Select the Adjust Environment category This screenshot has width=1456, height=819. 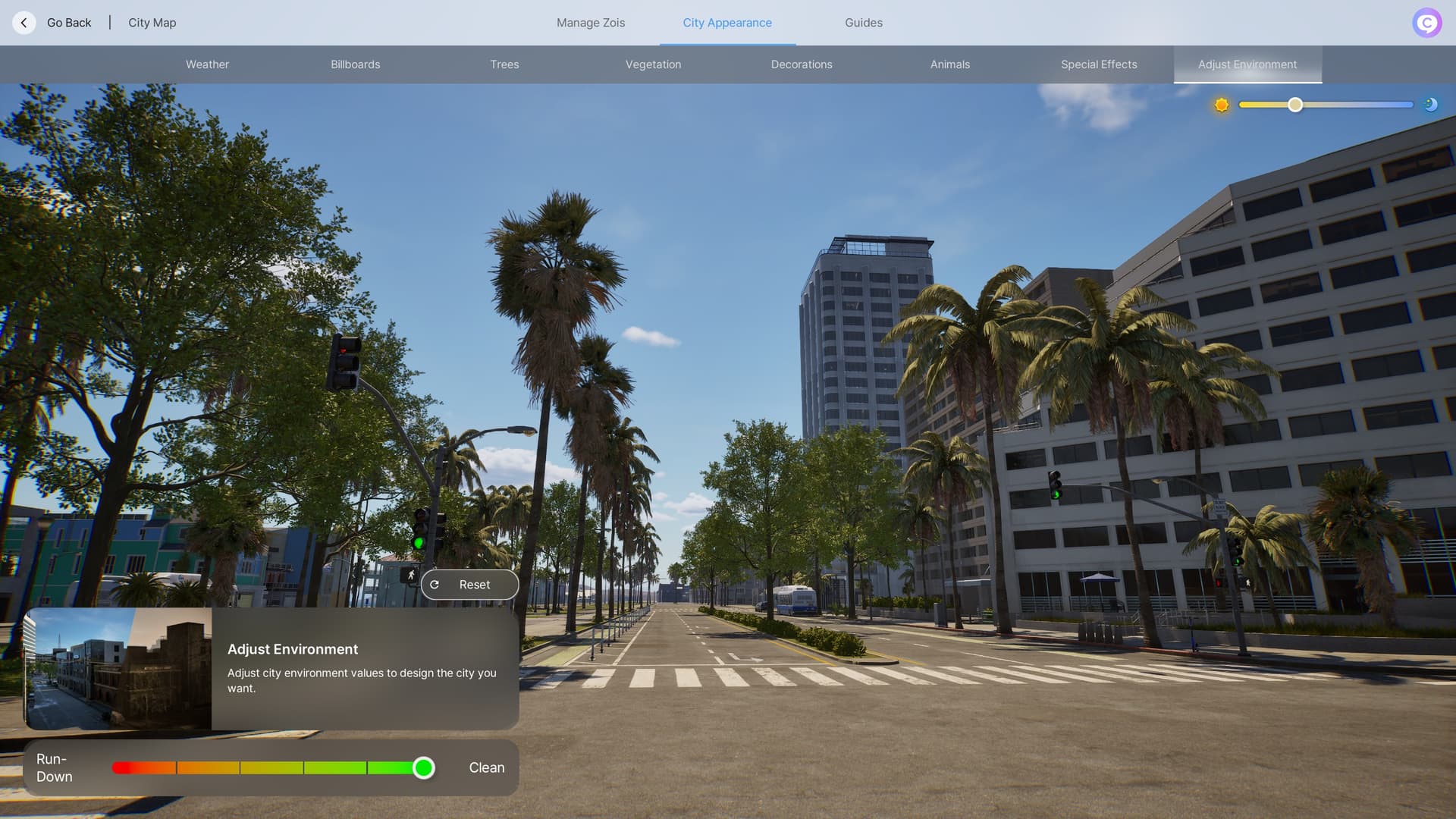click(x=1247, y=64)
